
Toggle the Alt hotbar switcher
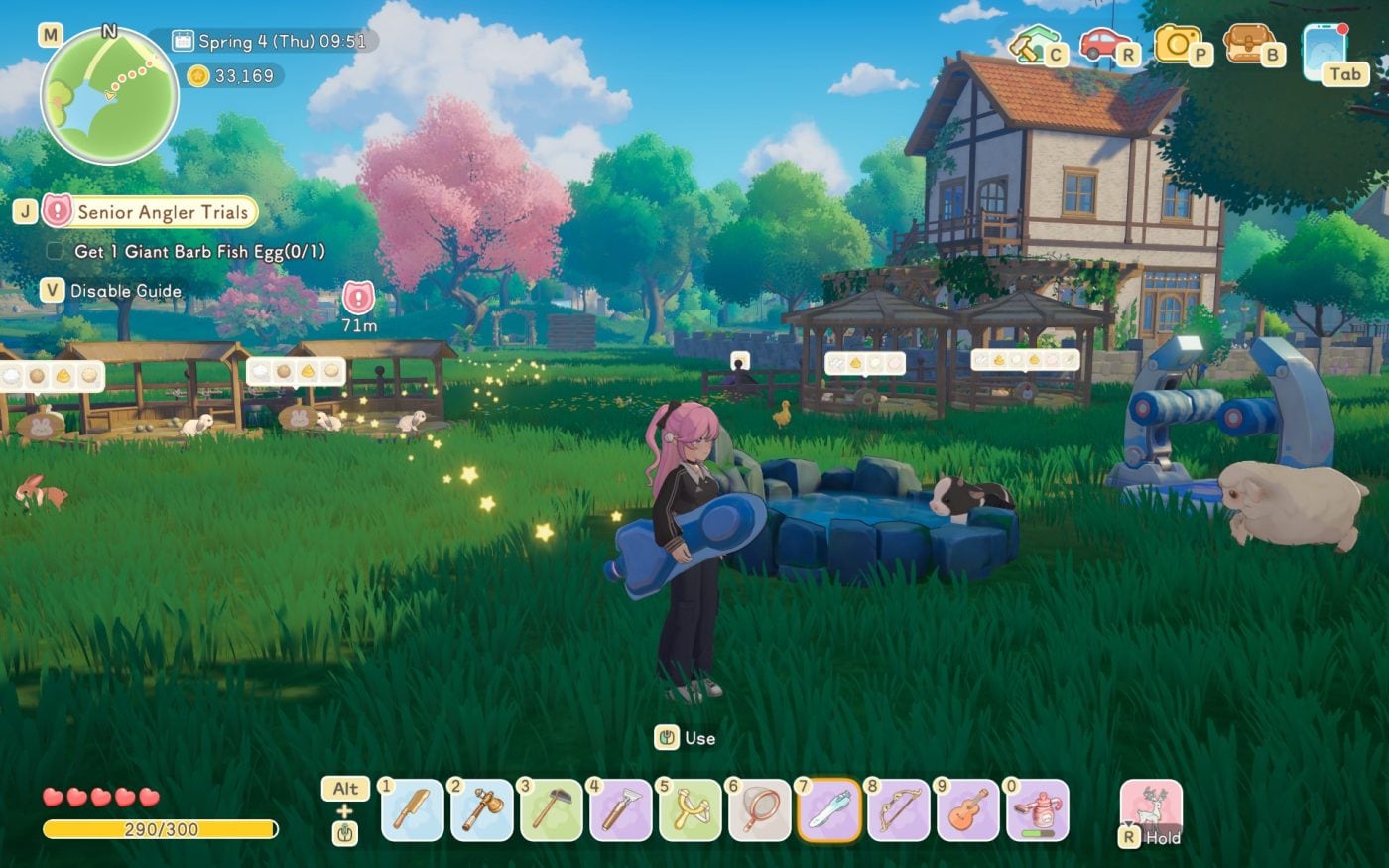click(x=344, y=789)
